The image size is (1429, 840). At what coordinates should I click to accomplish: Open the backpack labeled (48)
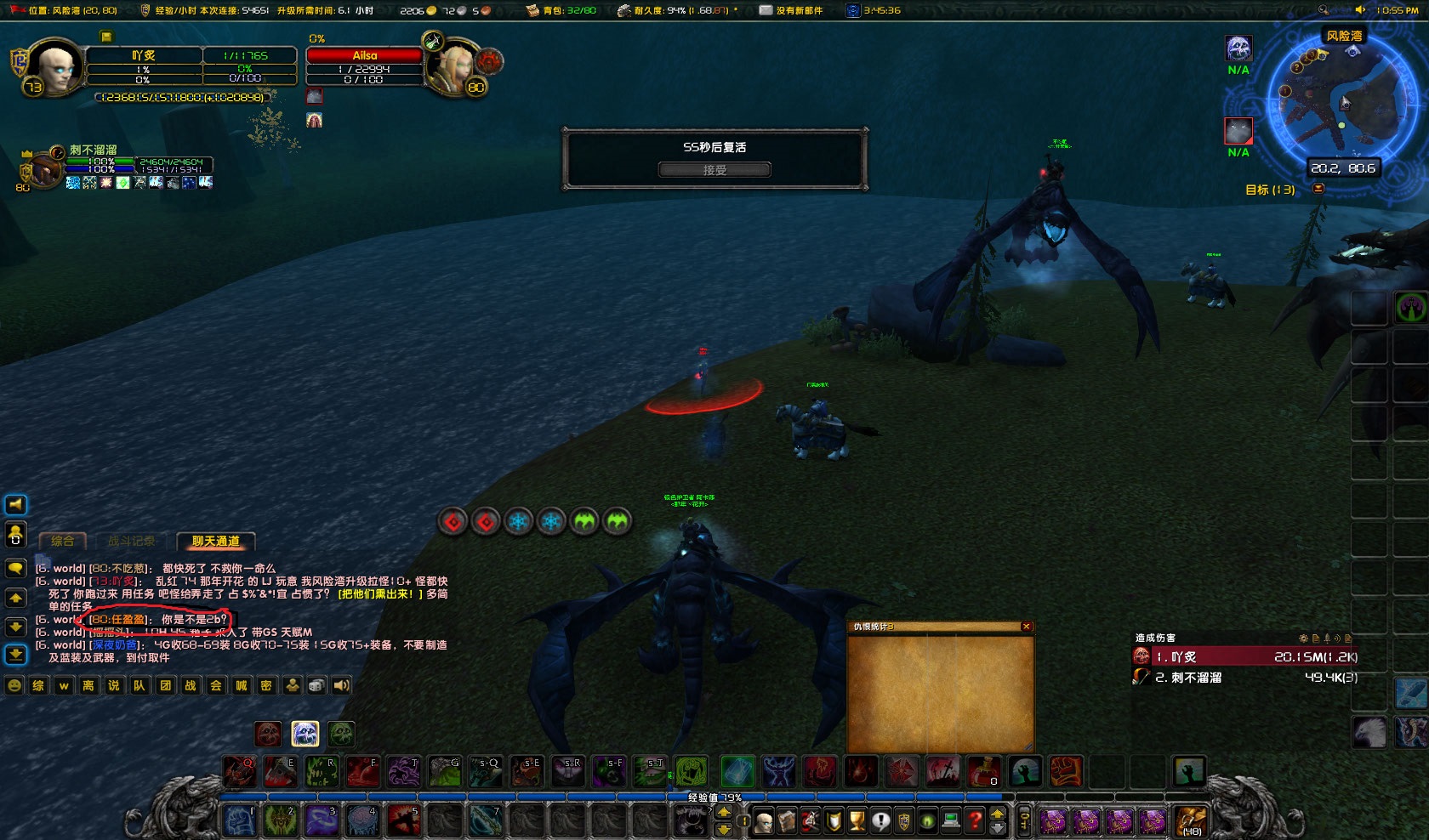(1191, 820)
